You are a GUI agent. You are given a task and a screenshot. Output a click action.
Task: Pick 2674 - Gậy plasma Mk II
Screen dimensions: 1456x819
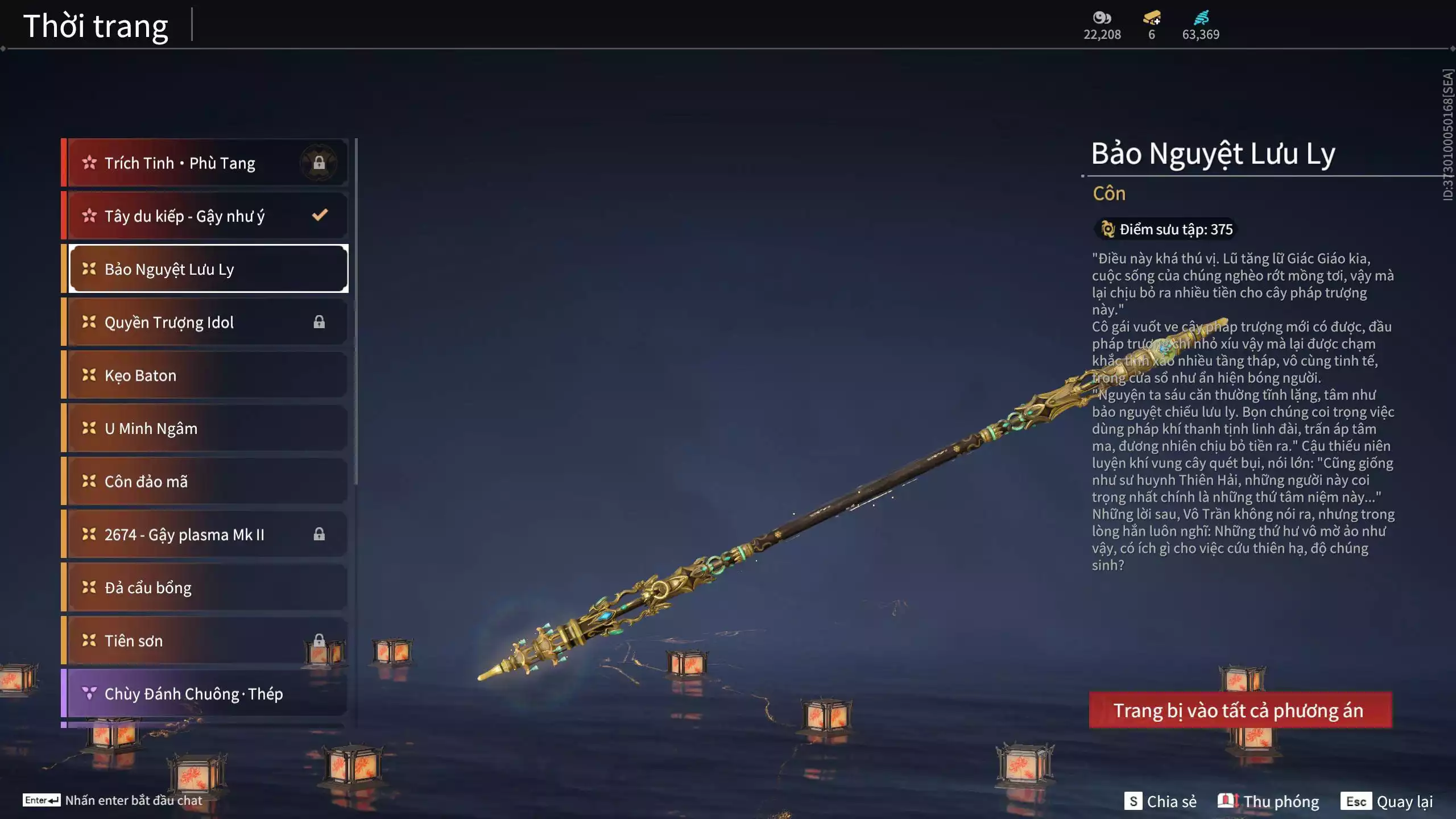(205, 535)
